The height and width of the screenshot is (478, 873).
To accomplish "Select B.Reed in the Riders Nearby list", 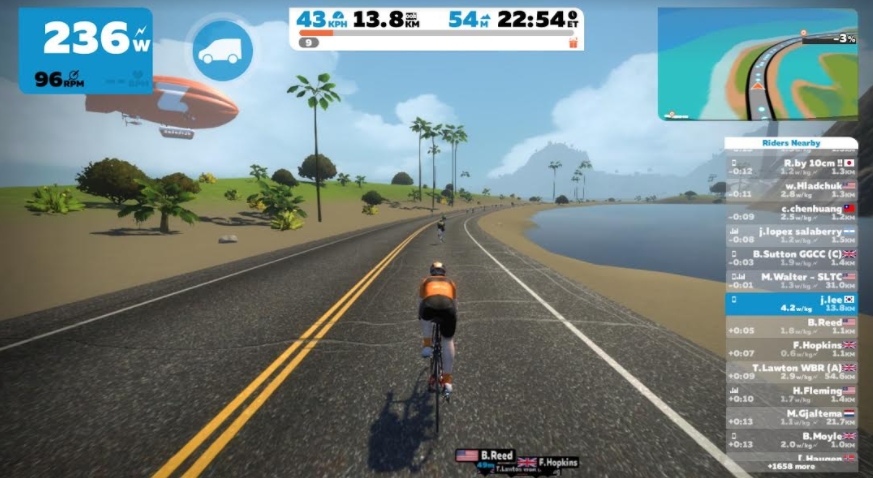I will click(x=791, y=326).
